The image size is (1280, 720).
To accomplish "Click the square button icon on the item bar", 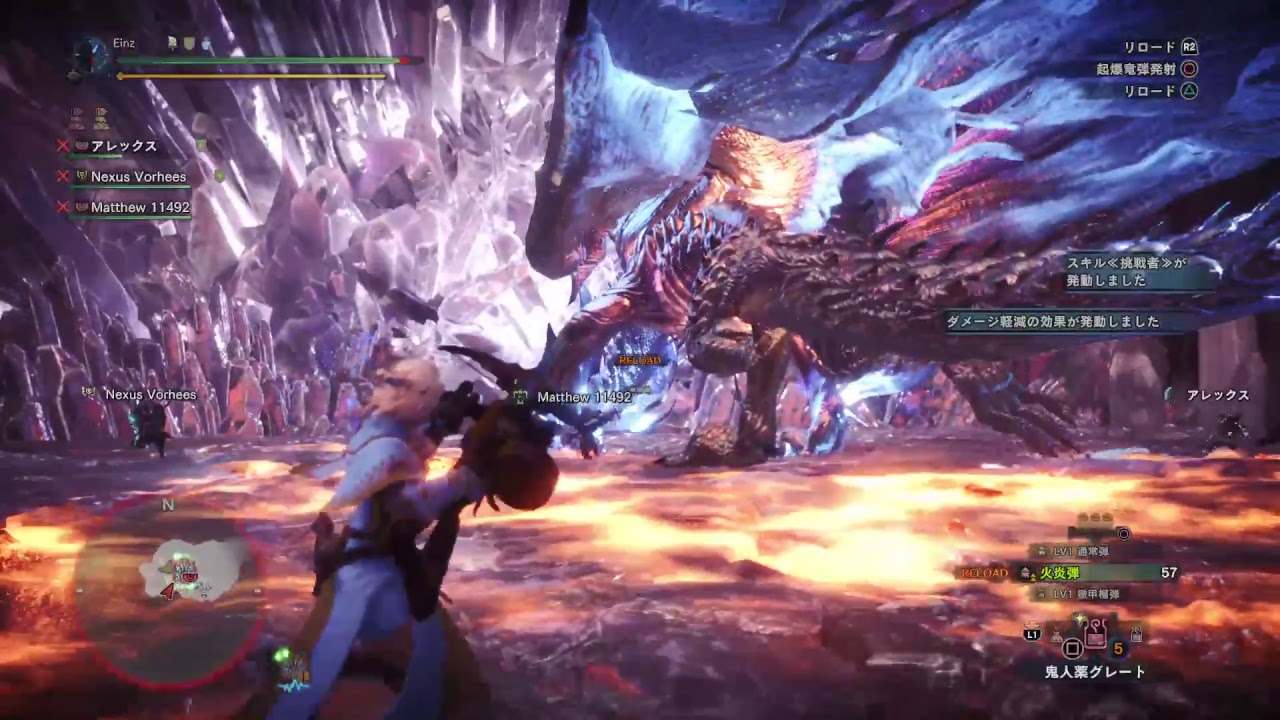I will coord(1071,647).
